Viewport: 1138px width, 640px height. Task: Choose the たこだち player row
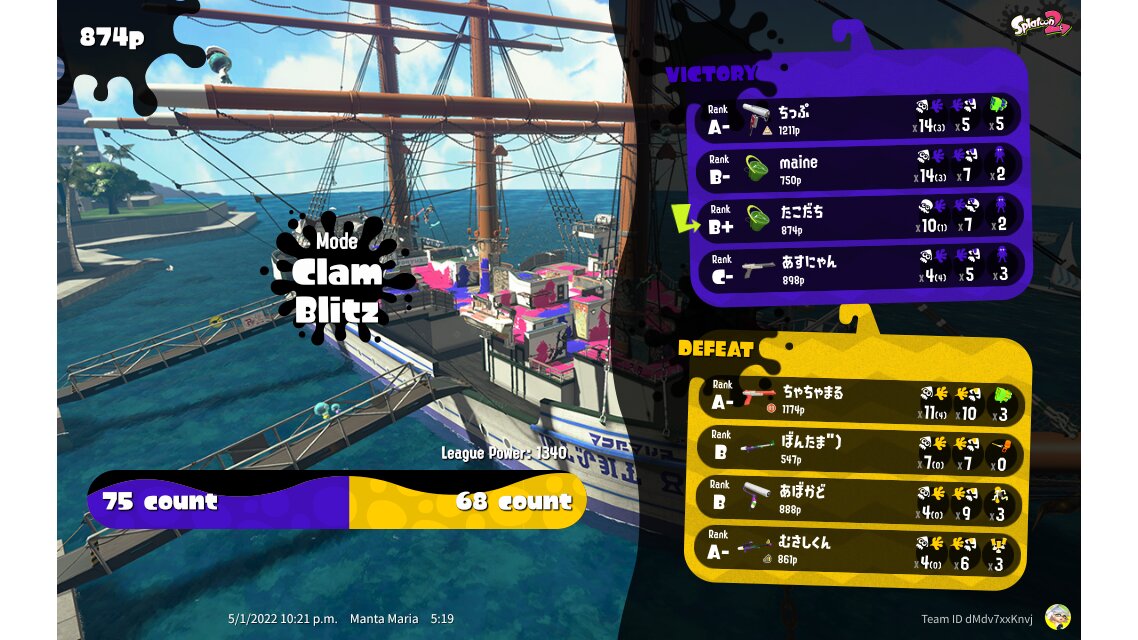click(x=860, y=218)
